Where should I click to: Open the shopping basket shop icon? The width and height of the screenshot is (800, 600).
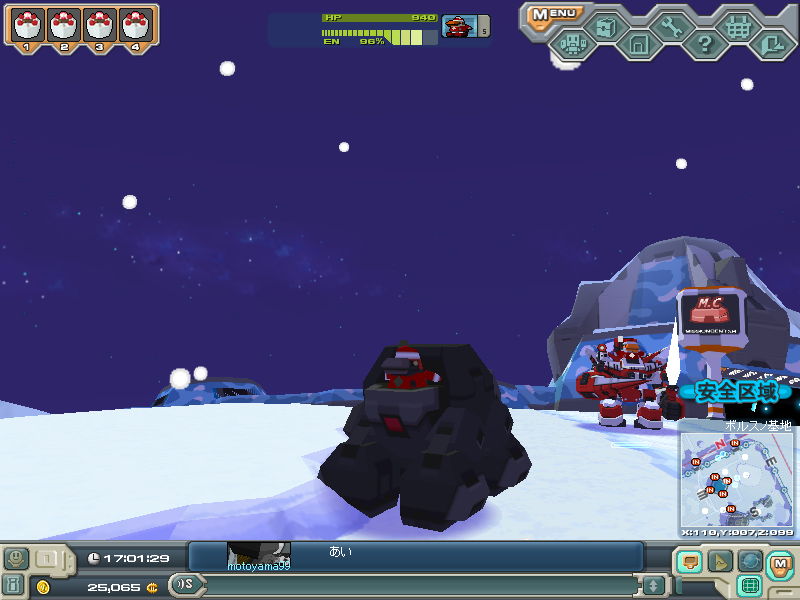(738, 27)
